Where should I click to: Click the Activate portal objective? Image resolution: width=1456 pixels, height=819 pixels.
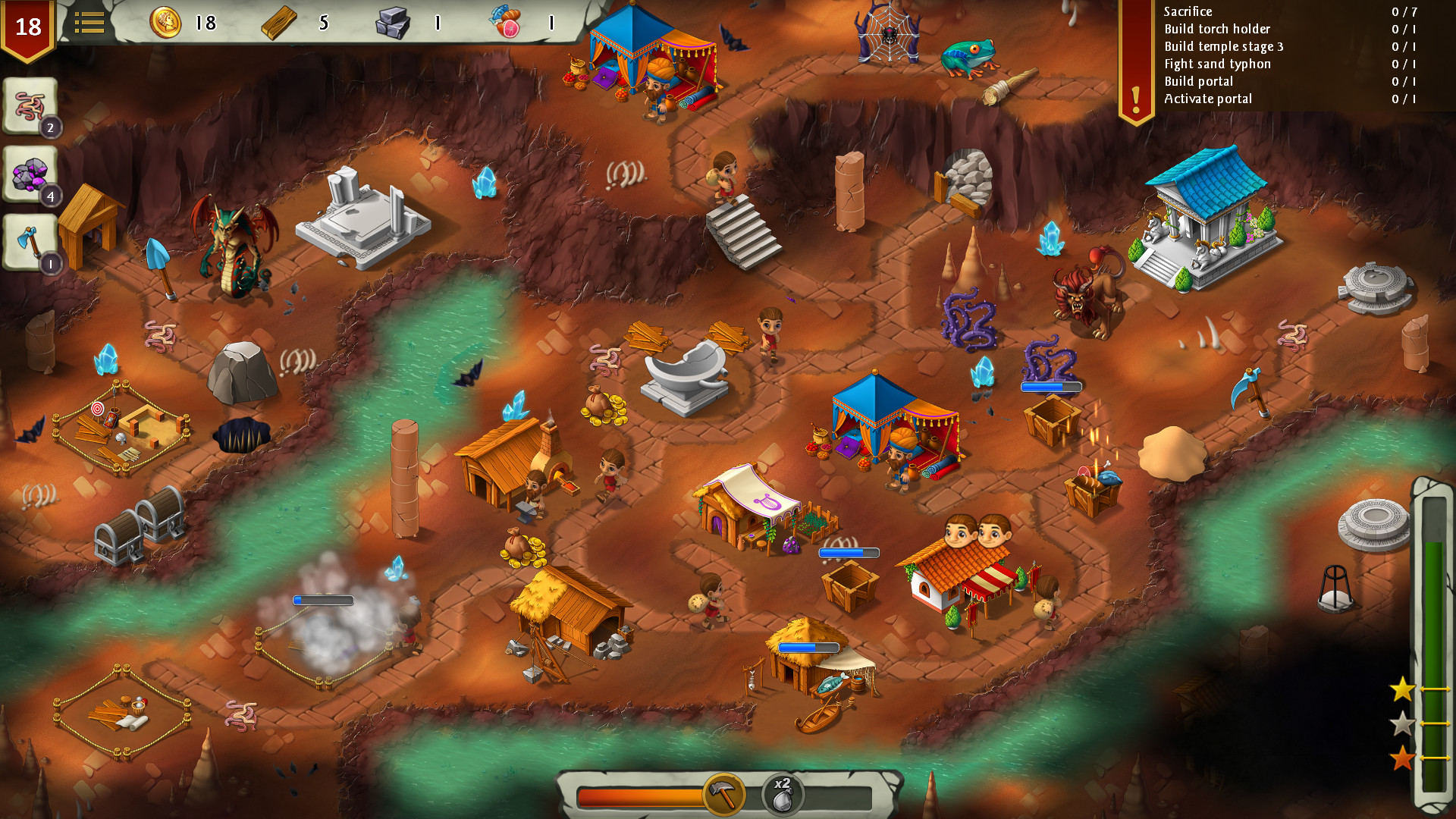pyautogui.click(x=1208, y=99)
